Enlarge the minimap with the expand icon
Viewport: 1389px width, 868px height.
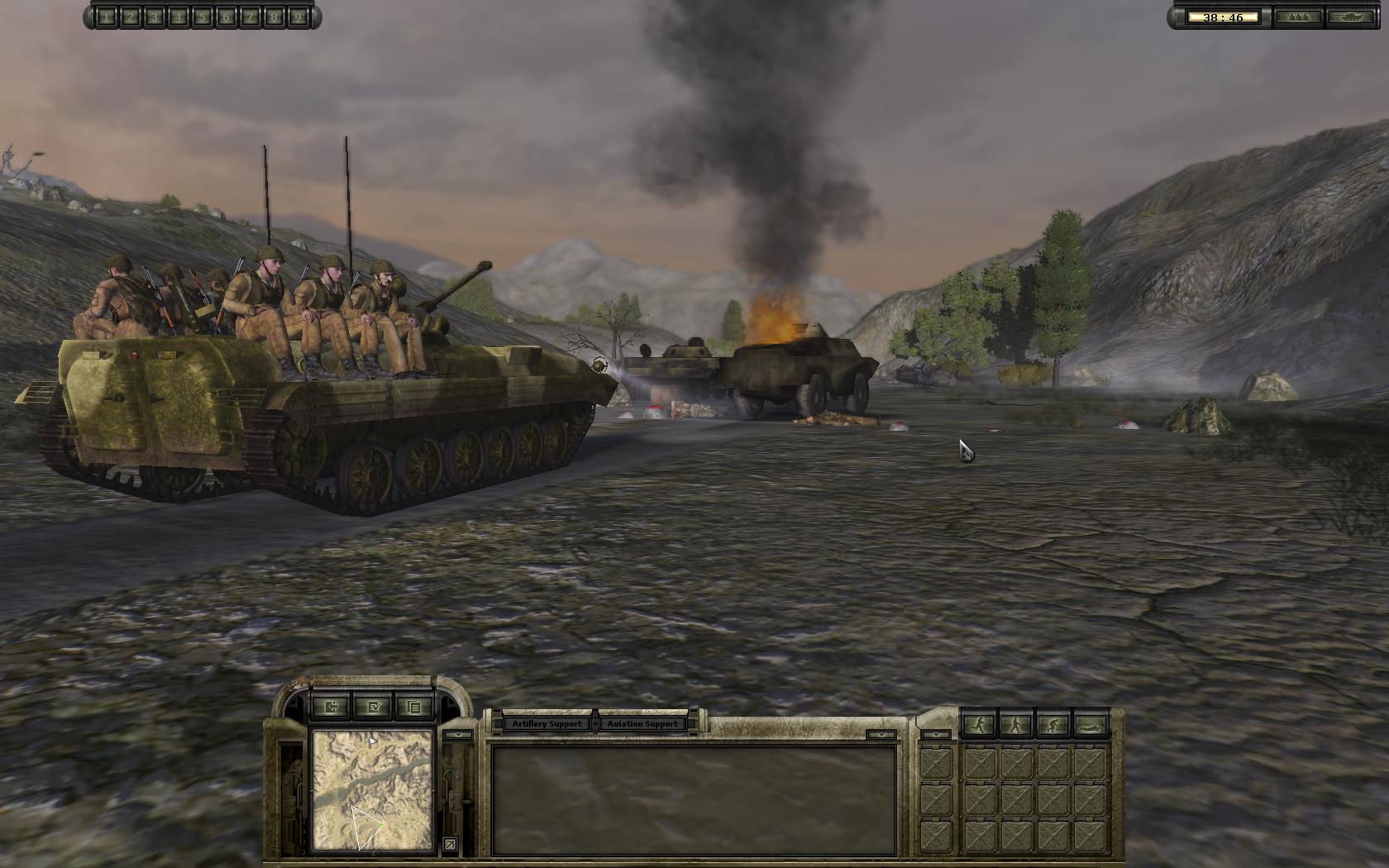tap(451, 844)
